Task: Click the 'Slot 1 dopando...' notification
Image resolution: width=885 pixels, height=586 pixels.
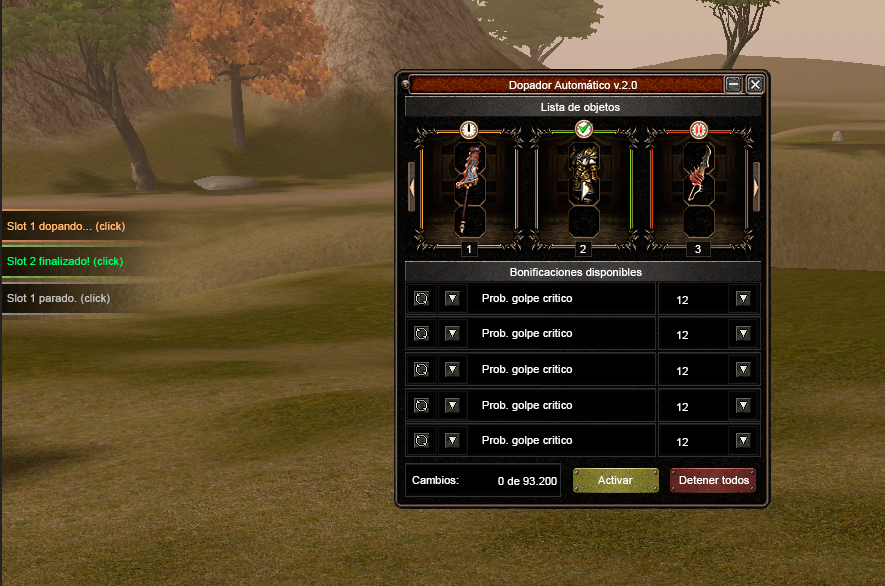Action: pyautogui.click(x=66, y=226)
